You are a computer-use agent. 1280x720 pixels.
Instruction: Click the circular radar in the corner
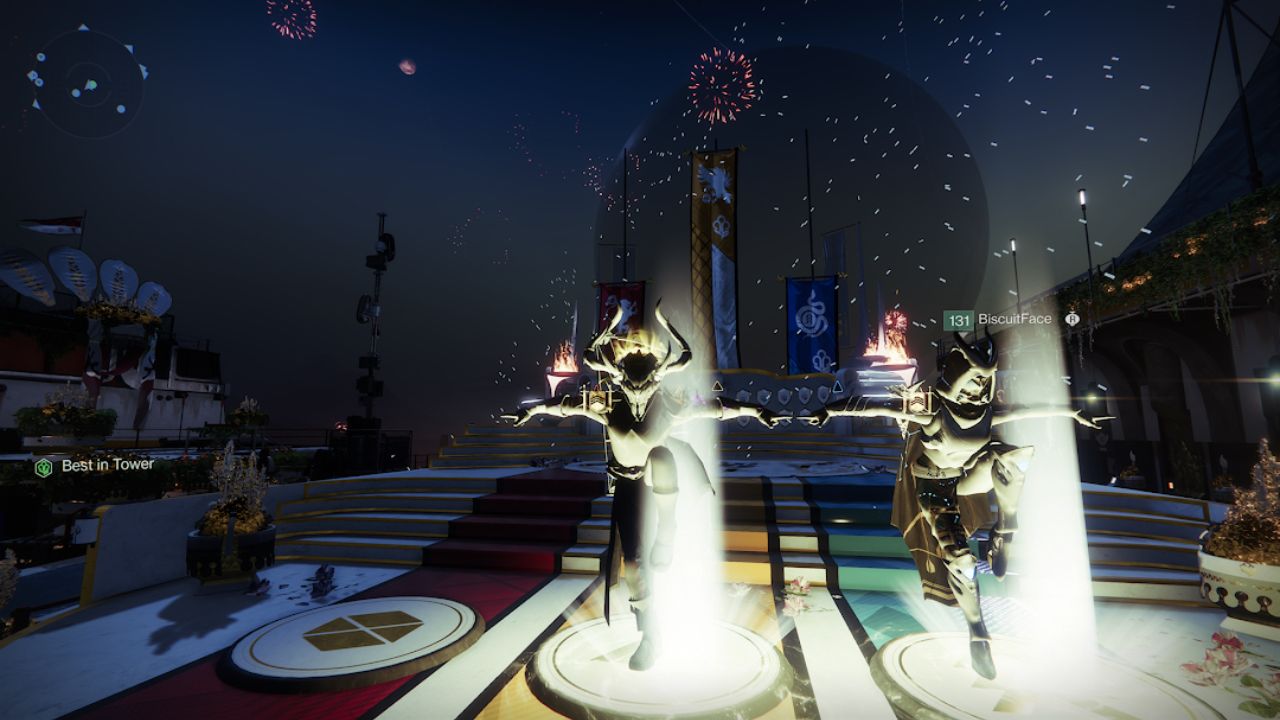pyautogui.click(x=88, y=84)
